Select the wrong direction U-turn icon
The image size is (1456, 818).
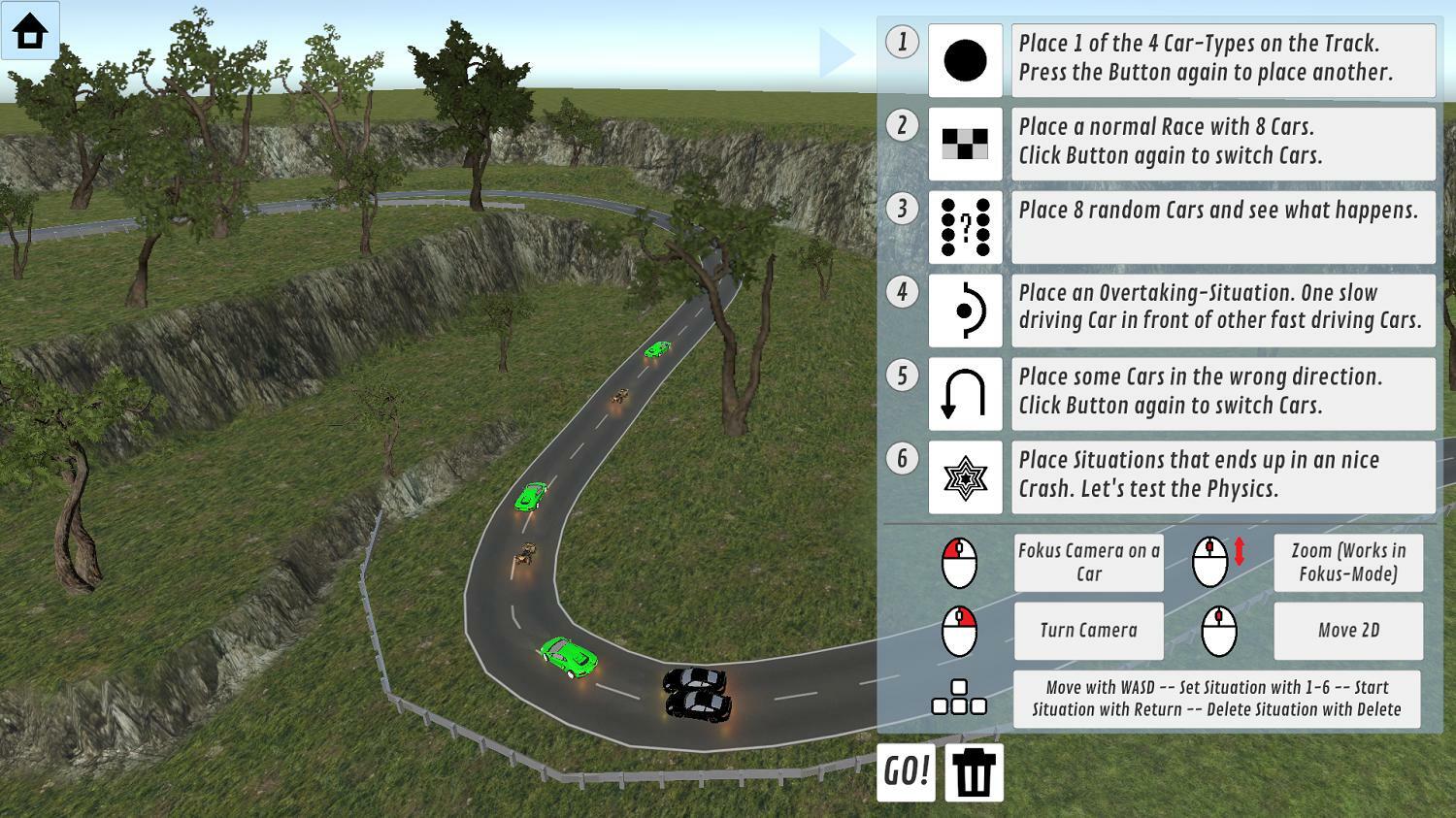pos(965,394)
